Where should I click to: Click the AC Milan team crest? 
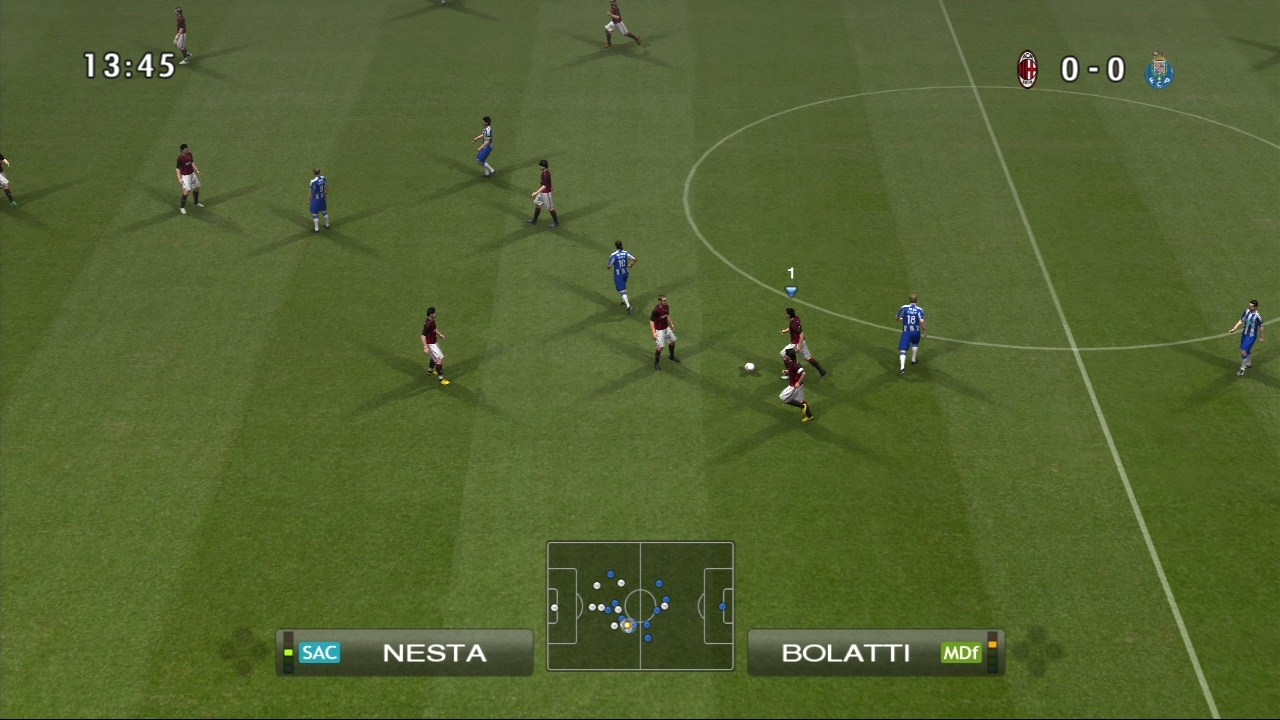pyautogui.click(x=1027, y=70)
